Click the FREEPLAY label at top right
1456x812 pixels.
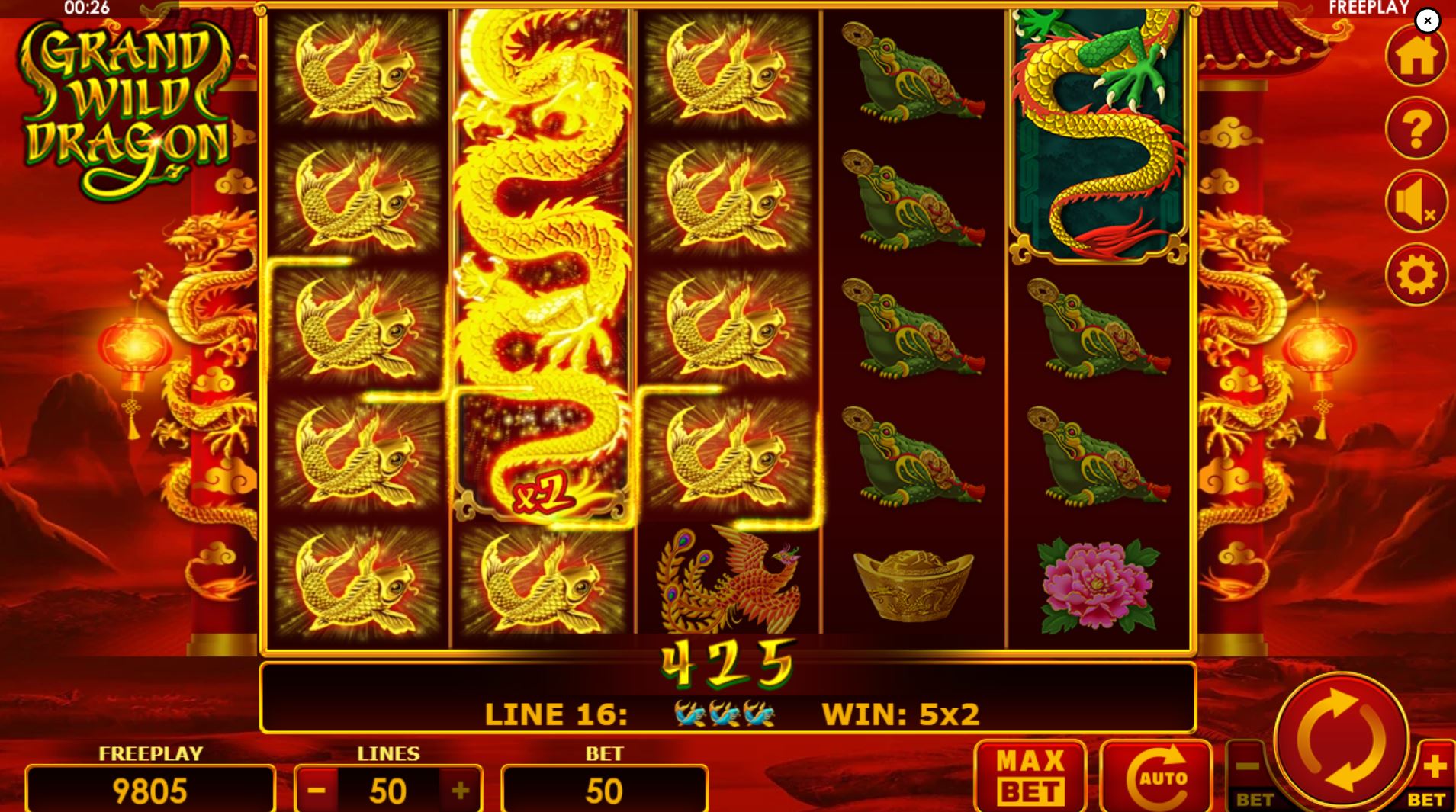(x=1370, y=8)
